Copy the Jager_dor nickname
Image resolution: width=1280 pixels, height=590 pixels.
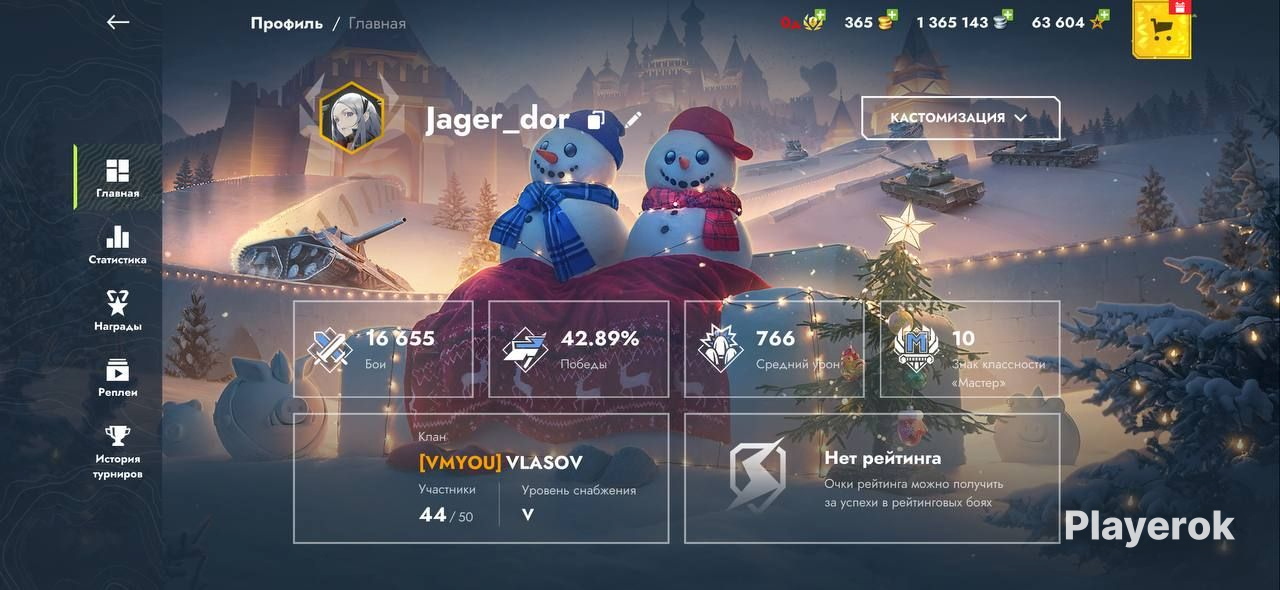[596, 121]
